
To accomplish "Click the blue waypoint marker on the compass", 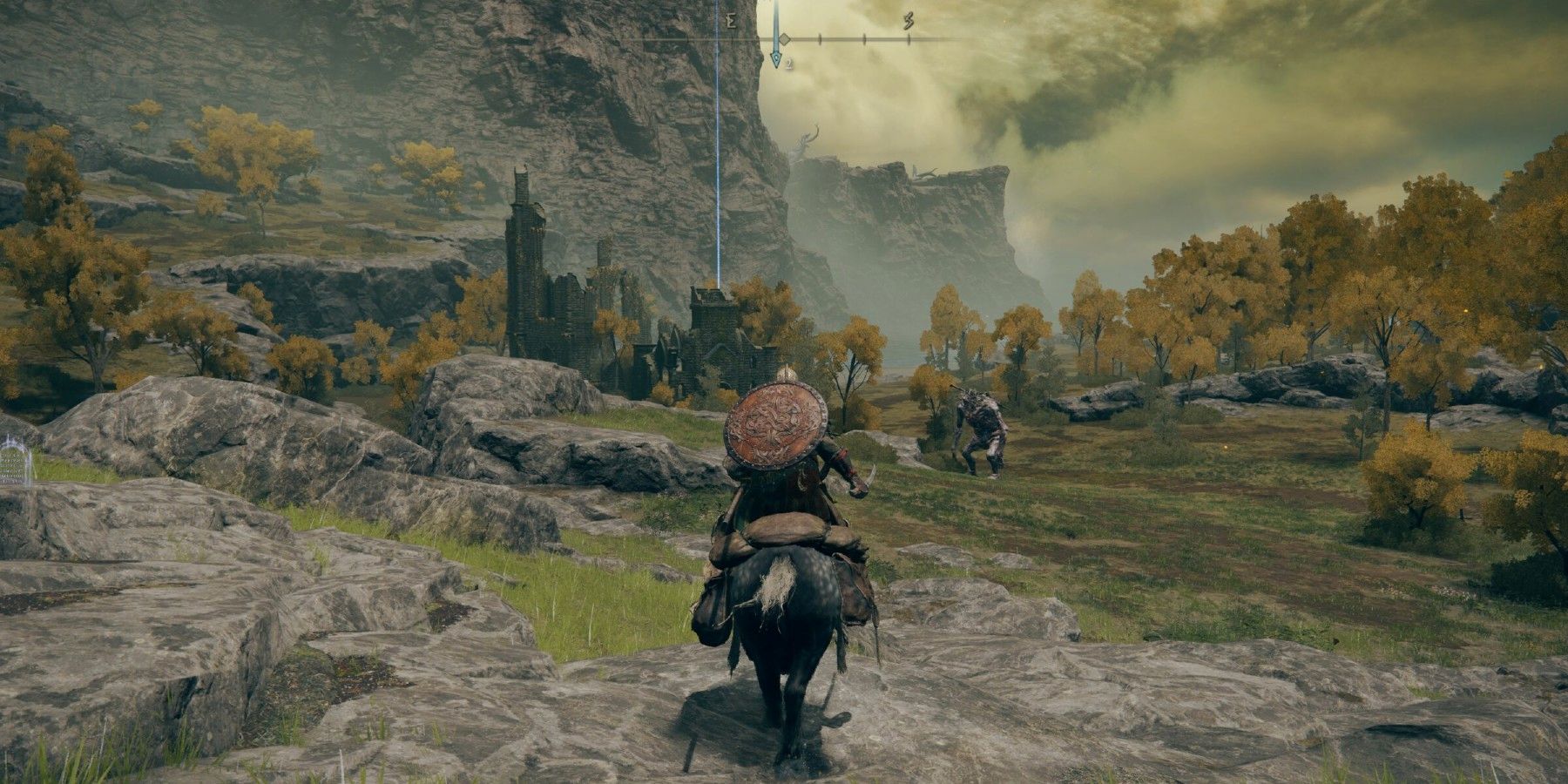I will 776,58.
